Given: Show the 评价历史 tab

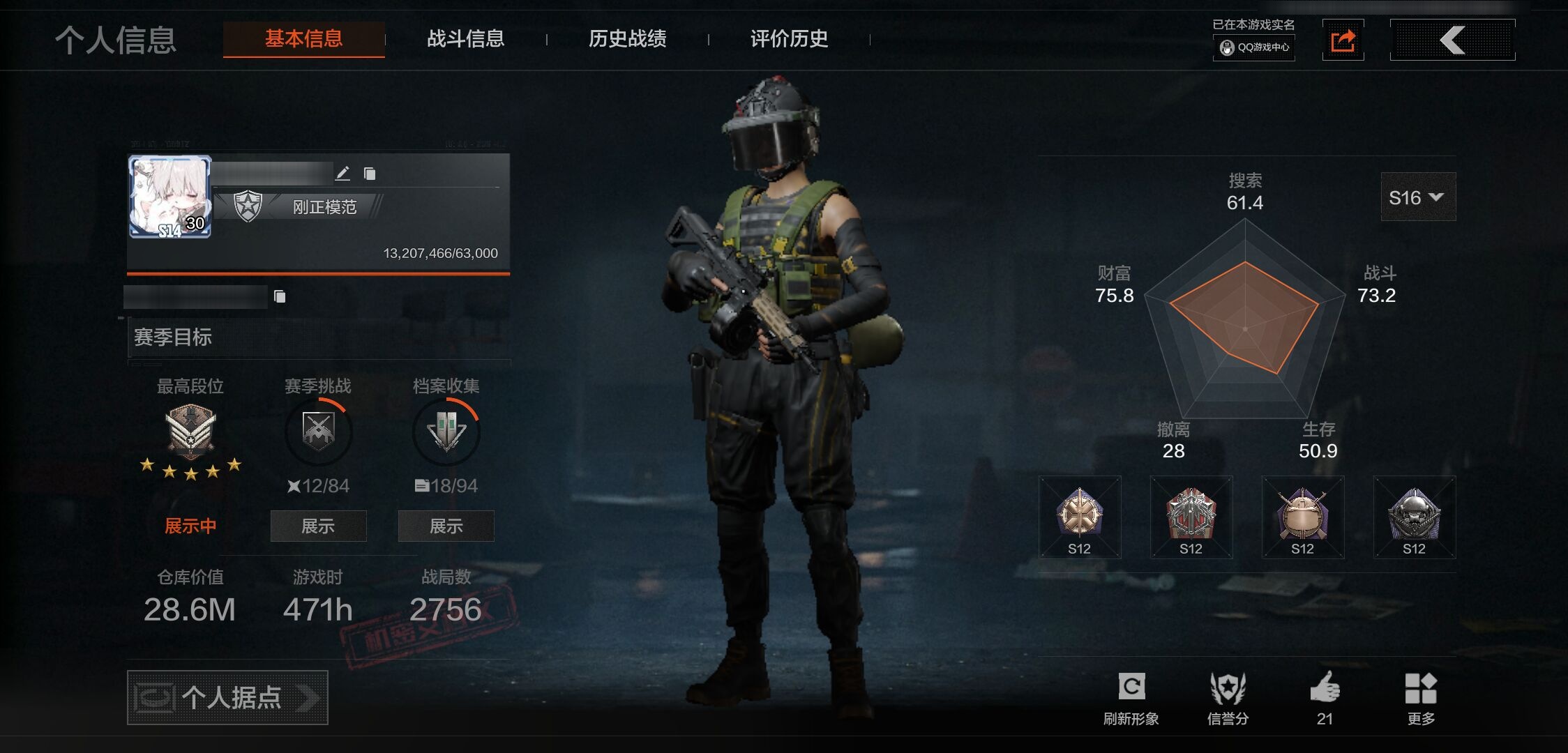Looking at the screenshot, I should click(789, 39).
